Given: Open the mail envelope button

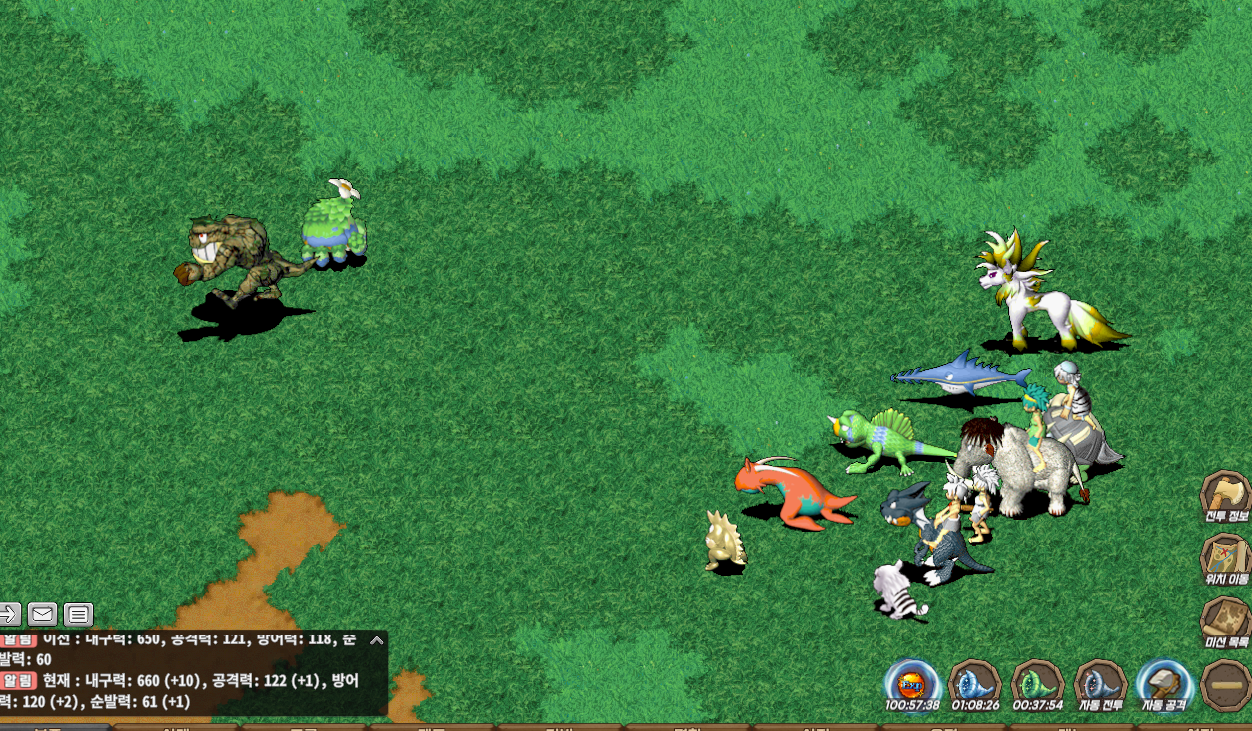Looking at the screenshot, I should pyautogui.click(x=42, y=614).
